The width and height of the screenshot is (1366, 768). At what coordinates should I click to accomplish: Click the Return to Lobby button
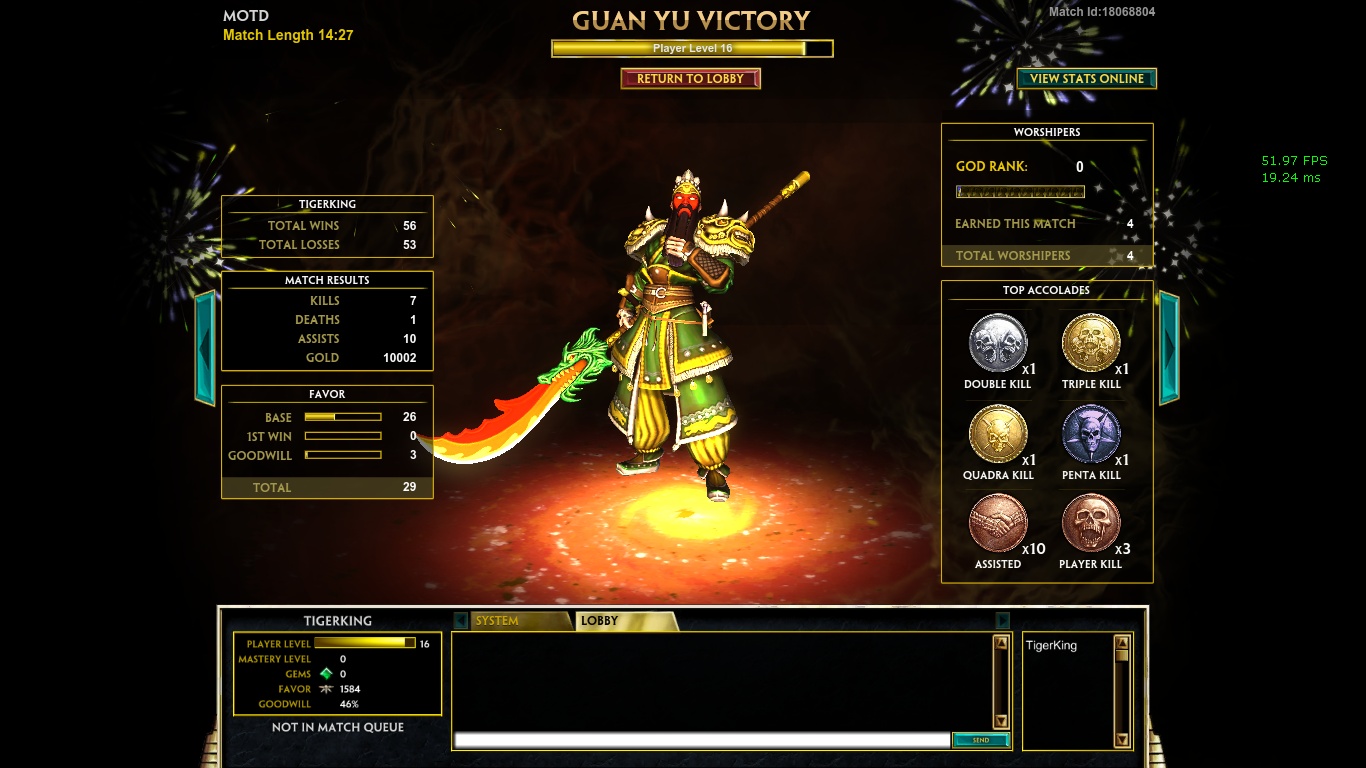coord(690,78)
